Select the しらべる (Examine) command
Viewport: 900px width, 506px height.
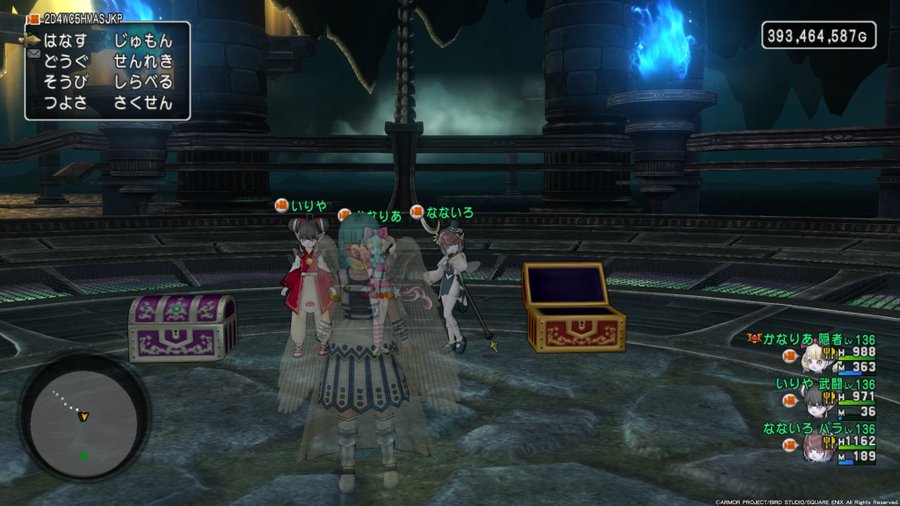click(x=144, y=82)
